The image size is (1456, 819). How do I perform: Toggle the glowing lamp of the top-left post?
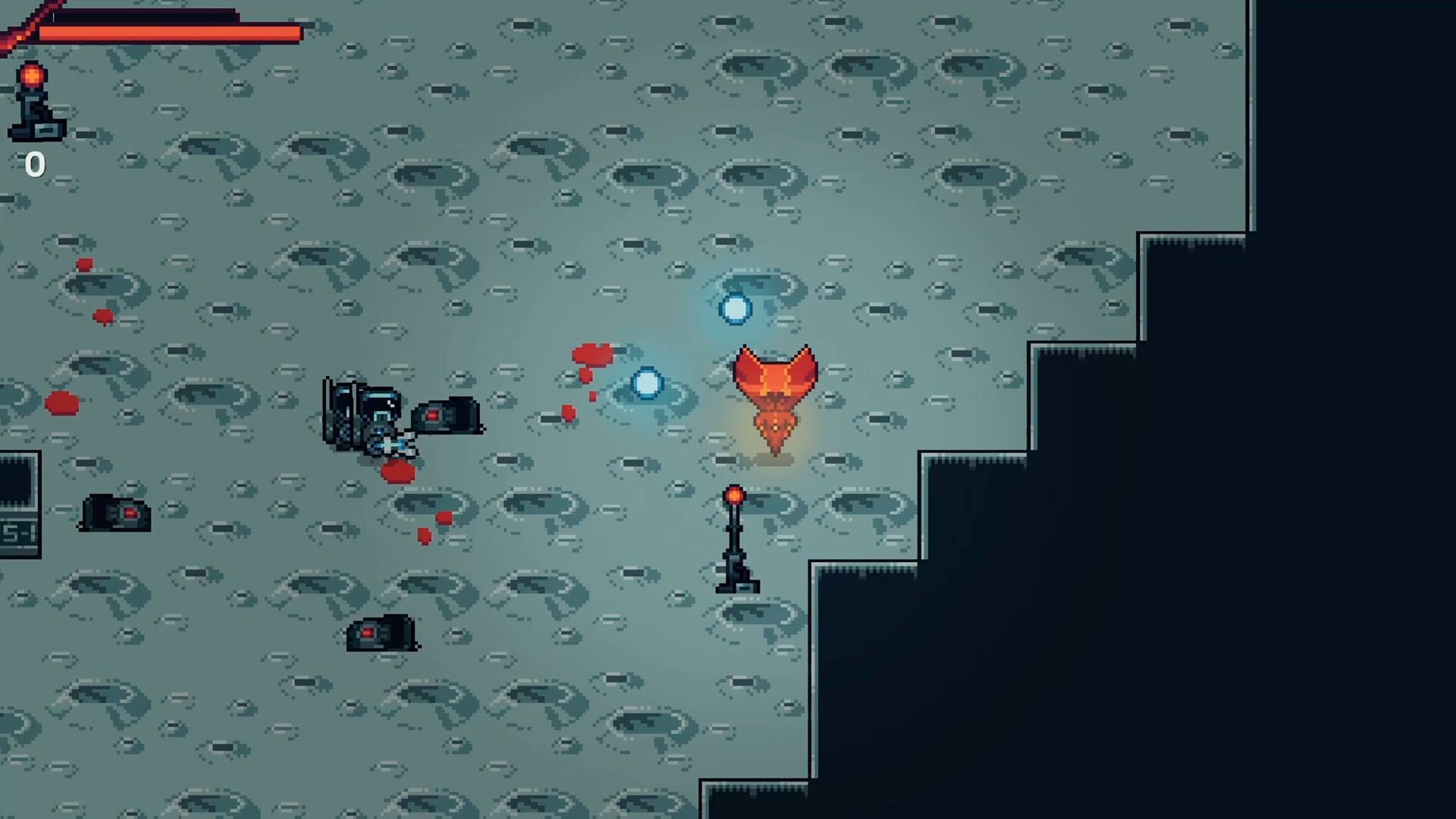(x=32, y=76)
